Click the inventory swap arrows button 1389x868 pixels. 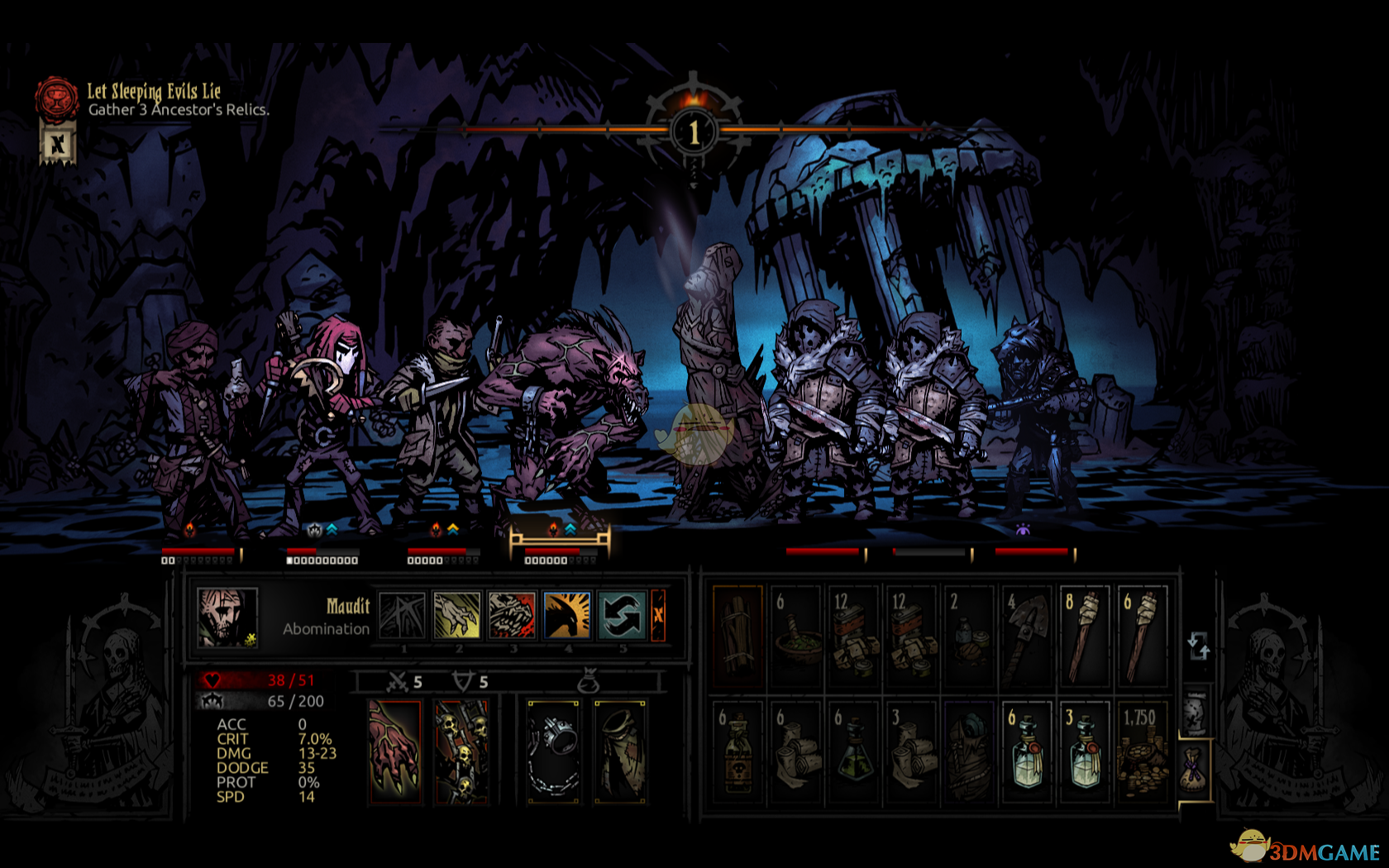(x=1198, y=646)
